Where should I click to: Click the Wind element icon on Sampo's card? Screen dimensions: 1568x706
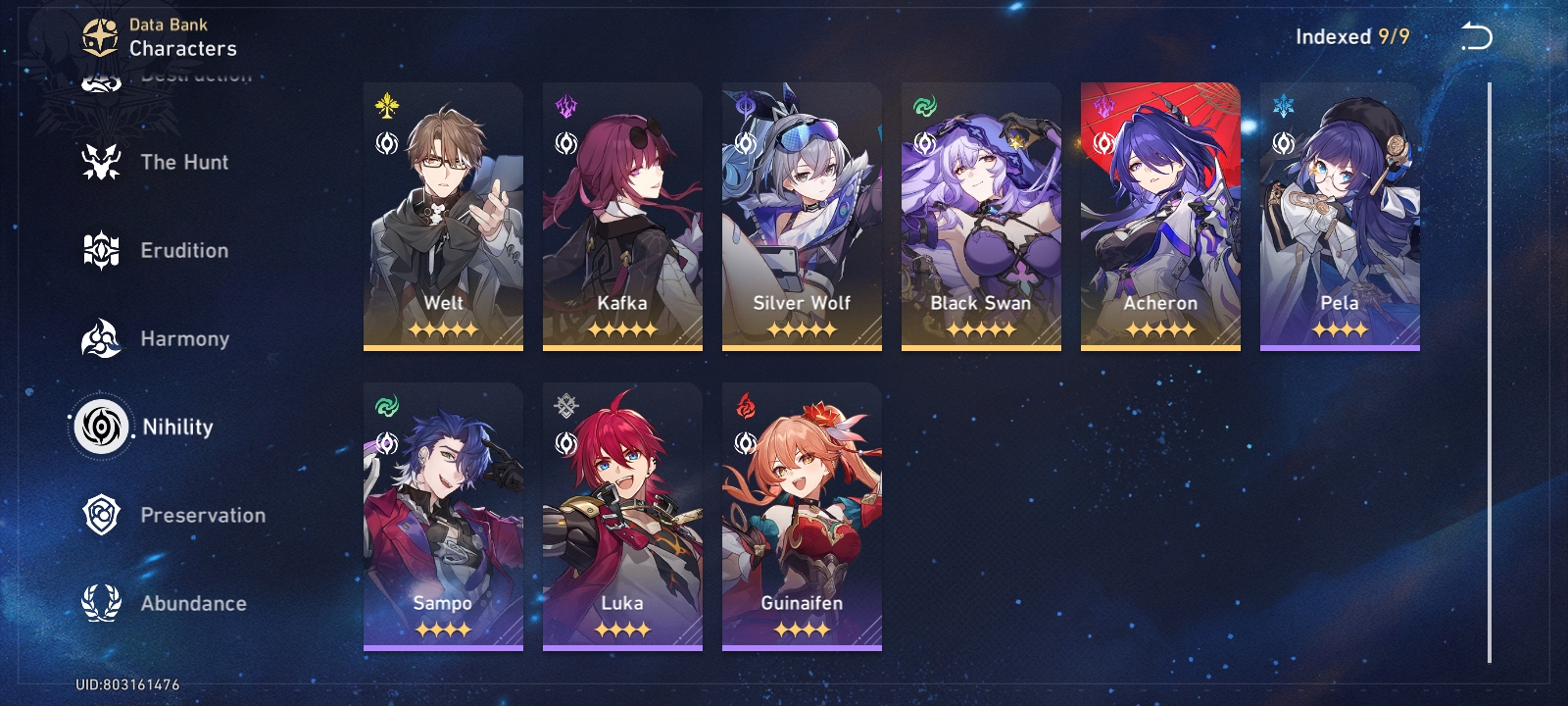coord(387,402)
